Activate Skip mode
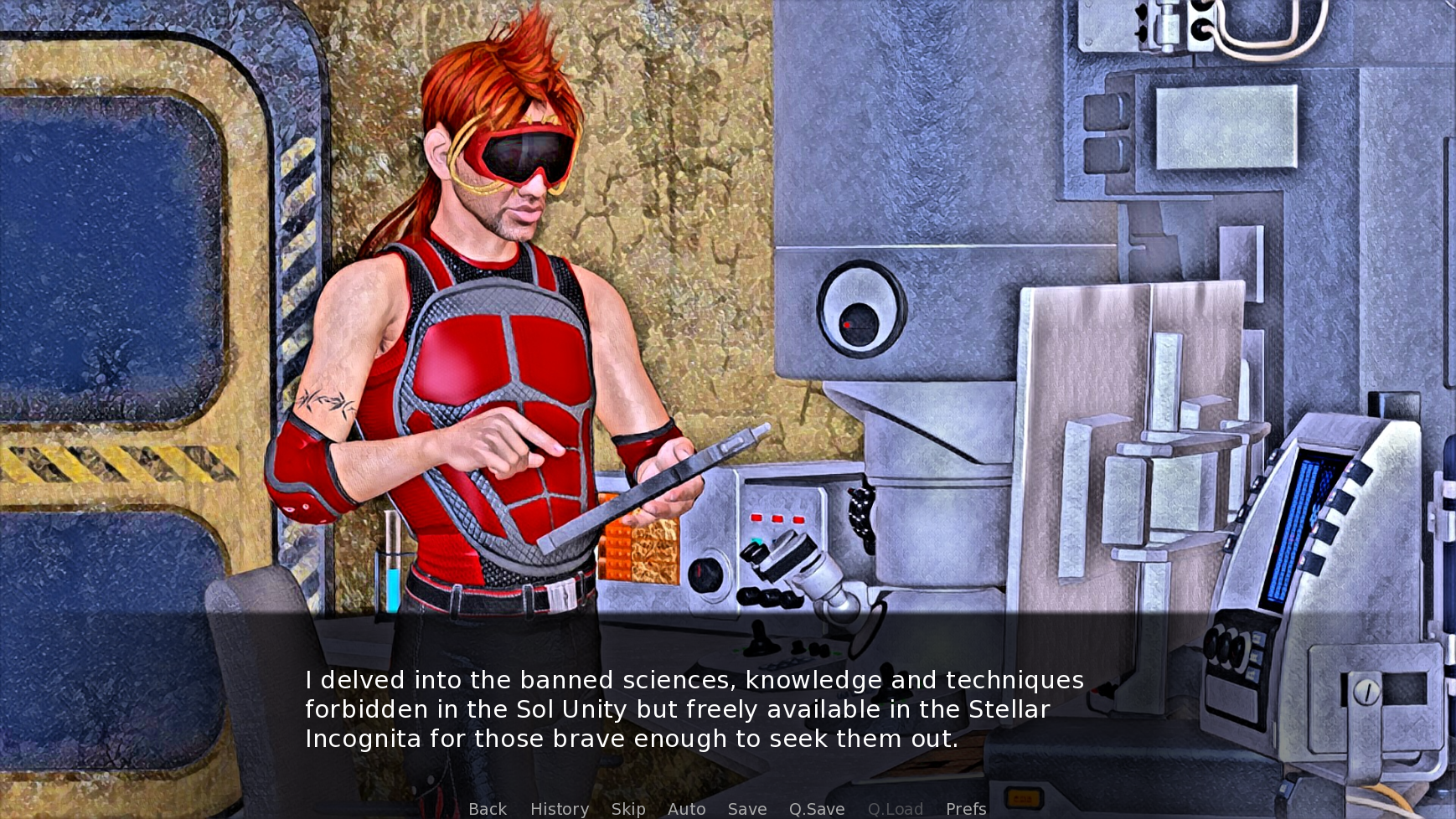The width and height of the screenshot is (1456, 819). tap(628, 809)
